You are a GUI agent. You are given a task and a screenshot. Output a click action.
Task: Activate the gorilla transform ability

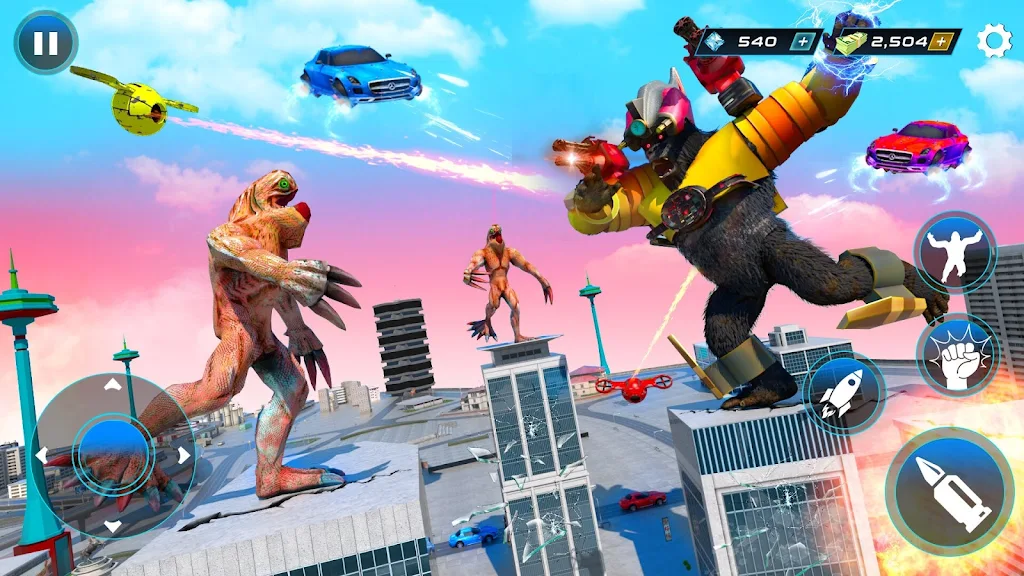pos(954,252)
